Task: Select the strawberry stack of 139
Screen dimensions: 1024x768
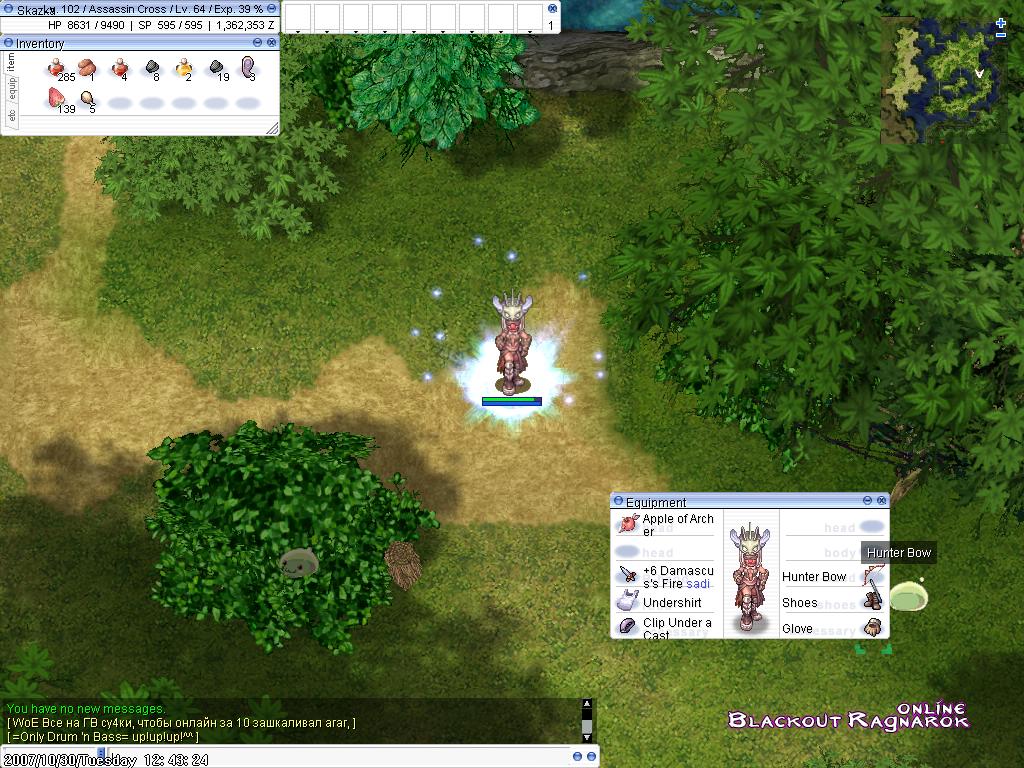Action: (x=56, y=99)
